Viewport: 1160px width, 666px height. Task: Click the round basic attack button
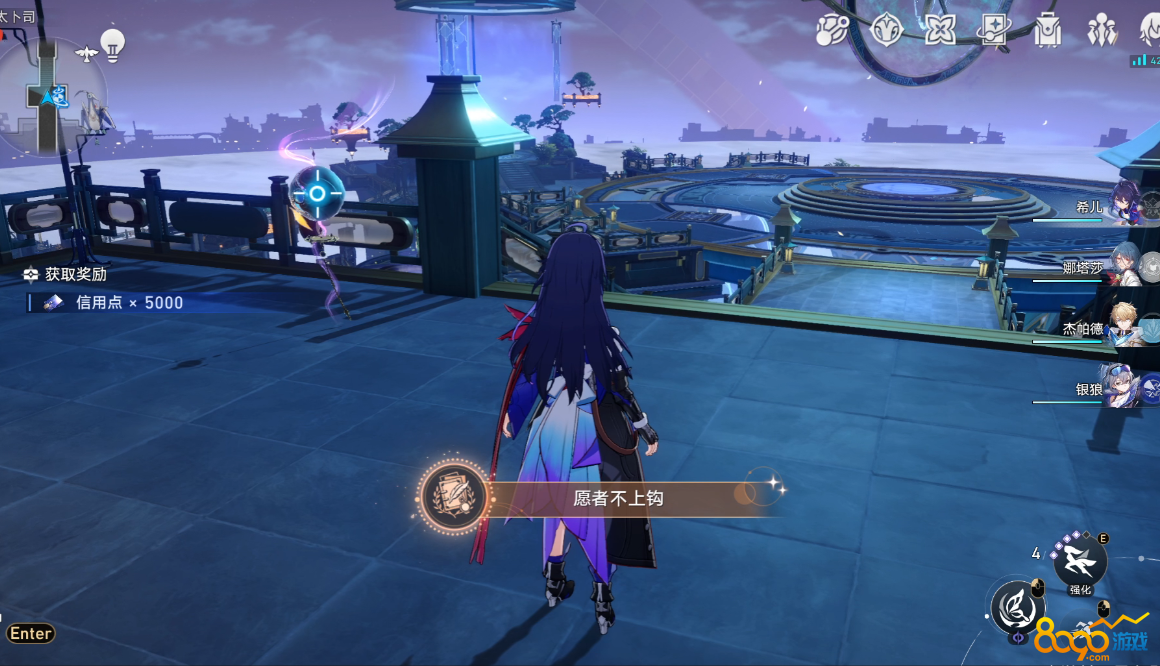pyautogui.click(x=1018, y=606)
